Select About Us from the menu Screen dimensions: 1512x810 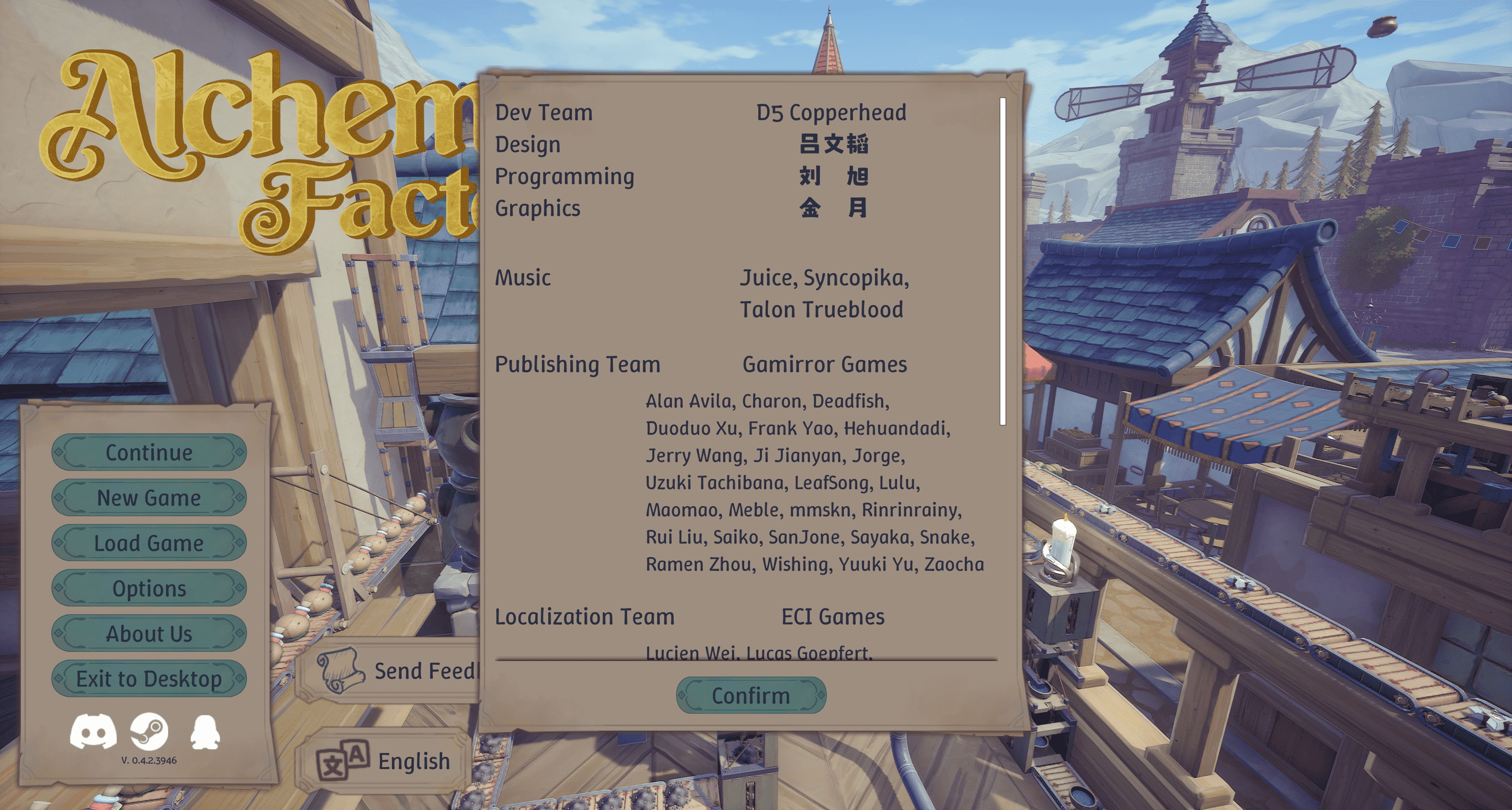149,633
